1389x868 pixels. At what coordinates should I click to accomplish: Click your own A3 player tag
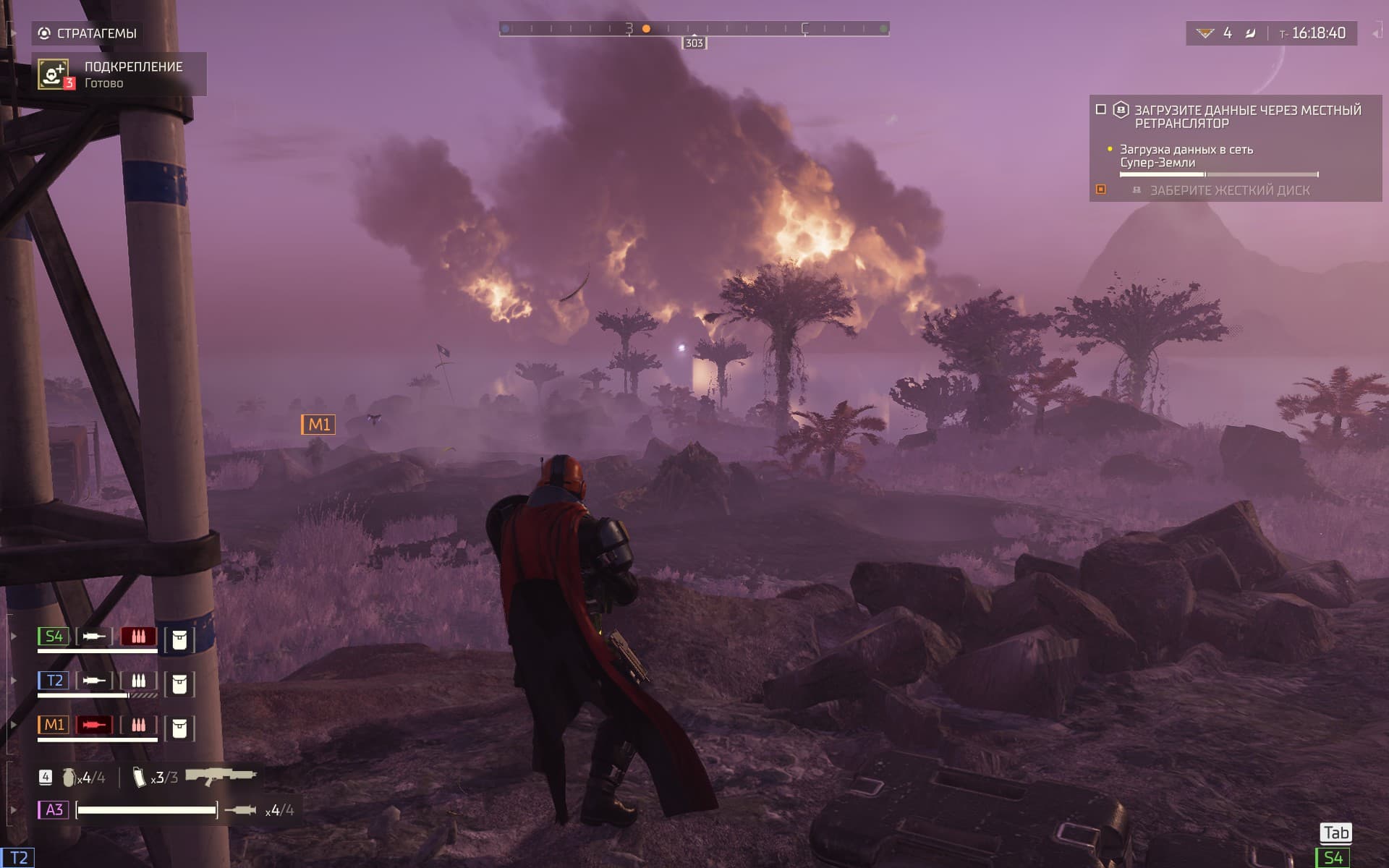pos(54,809)
